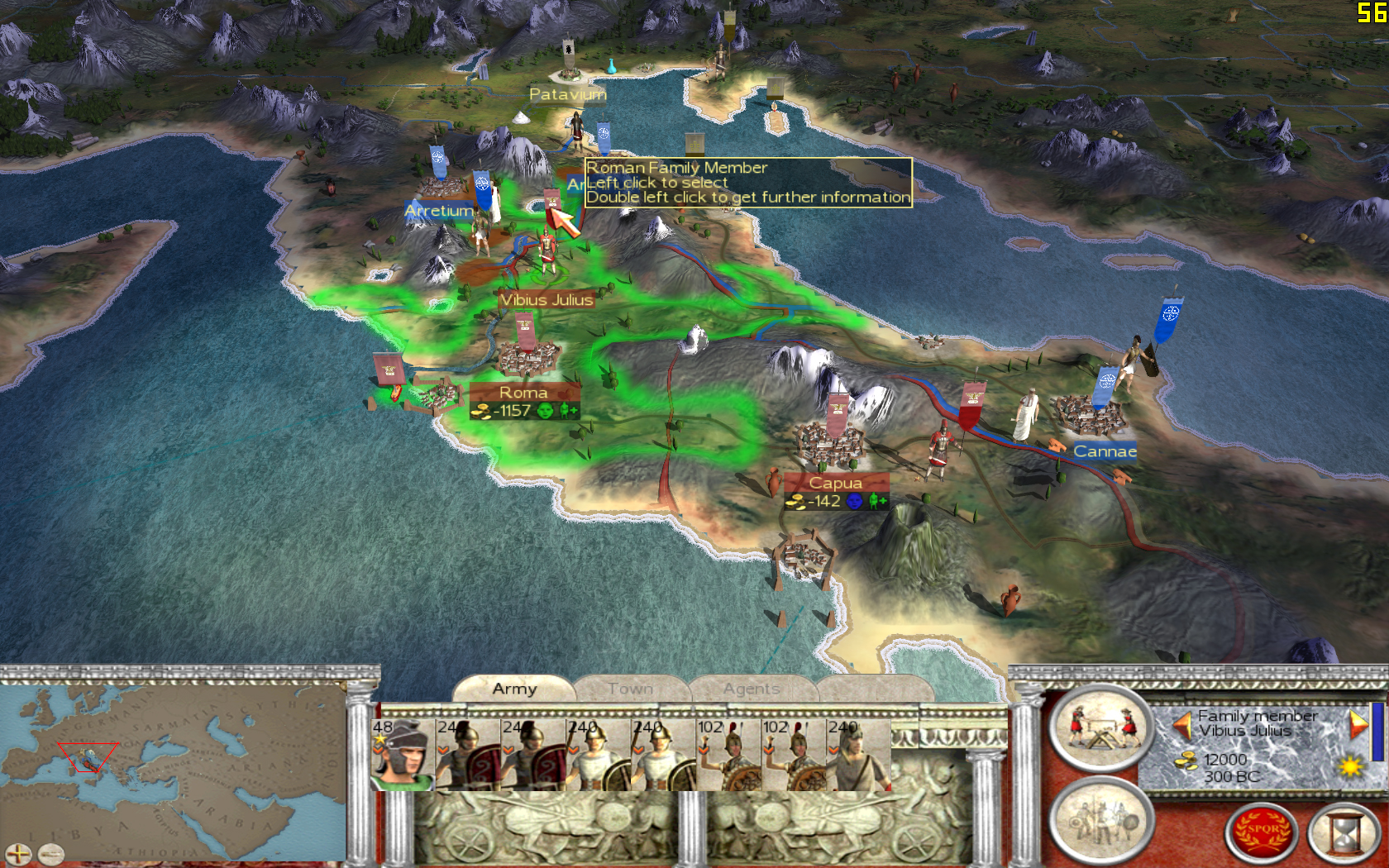The height and width of the screenshot is (868, 1389).
Task: Switch to the Army tab
Action: [514, 689]
